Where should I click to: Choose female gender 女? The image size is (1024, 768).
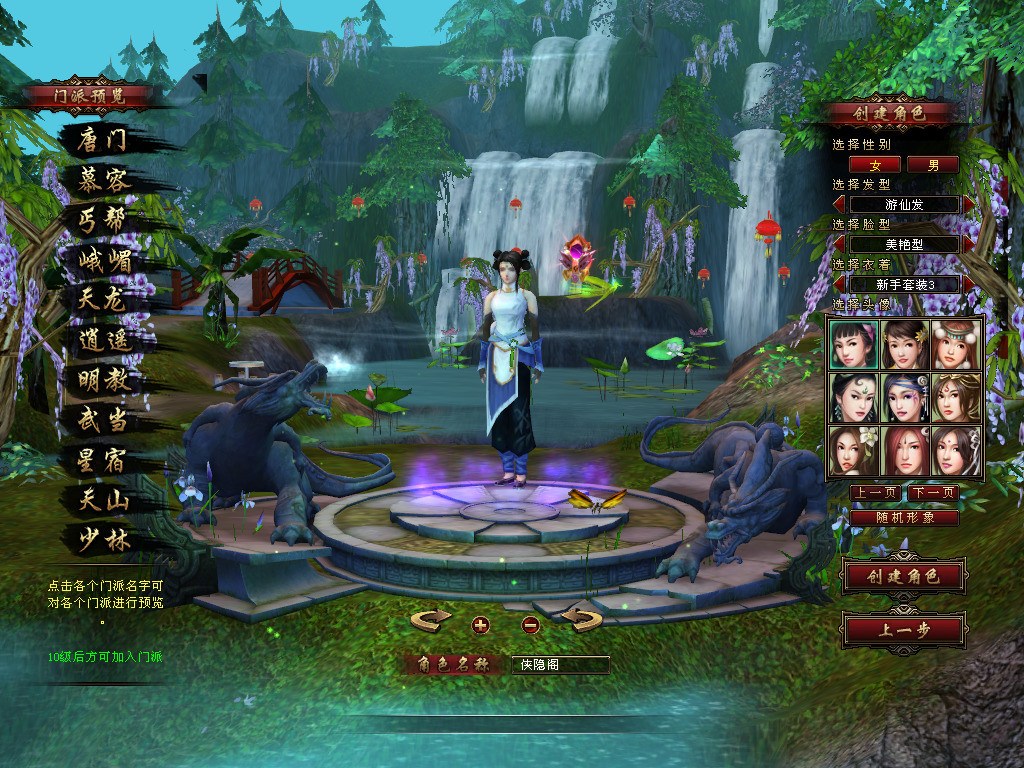point(875,165)
